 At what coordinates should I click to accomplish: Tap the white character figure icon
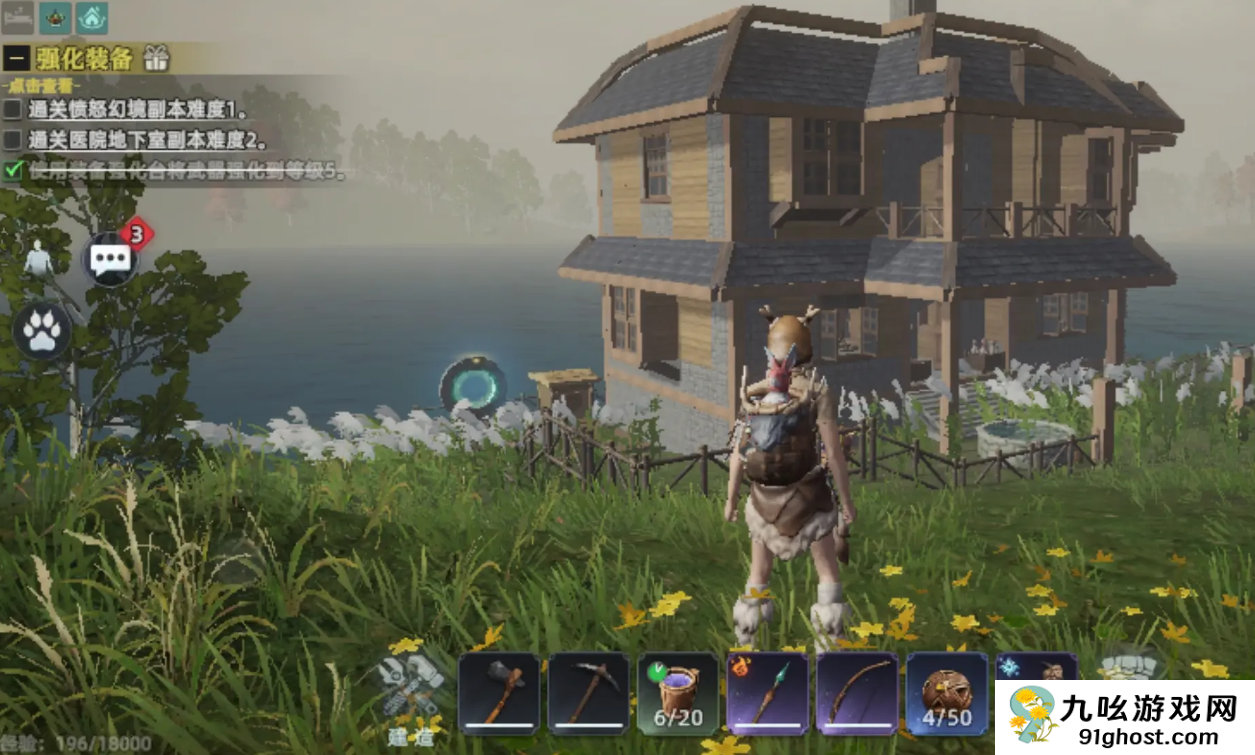click(x=38, y=260)
